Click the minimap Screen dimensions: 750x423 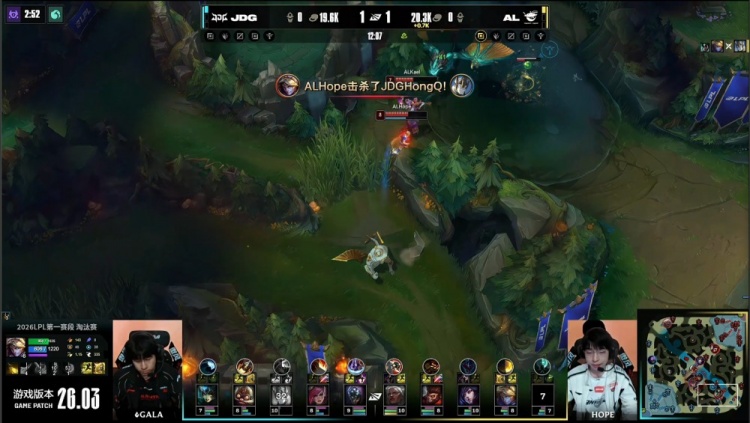[x=694, y=364]
